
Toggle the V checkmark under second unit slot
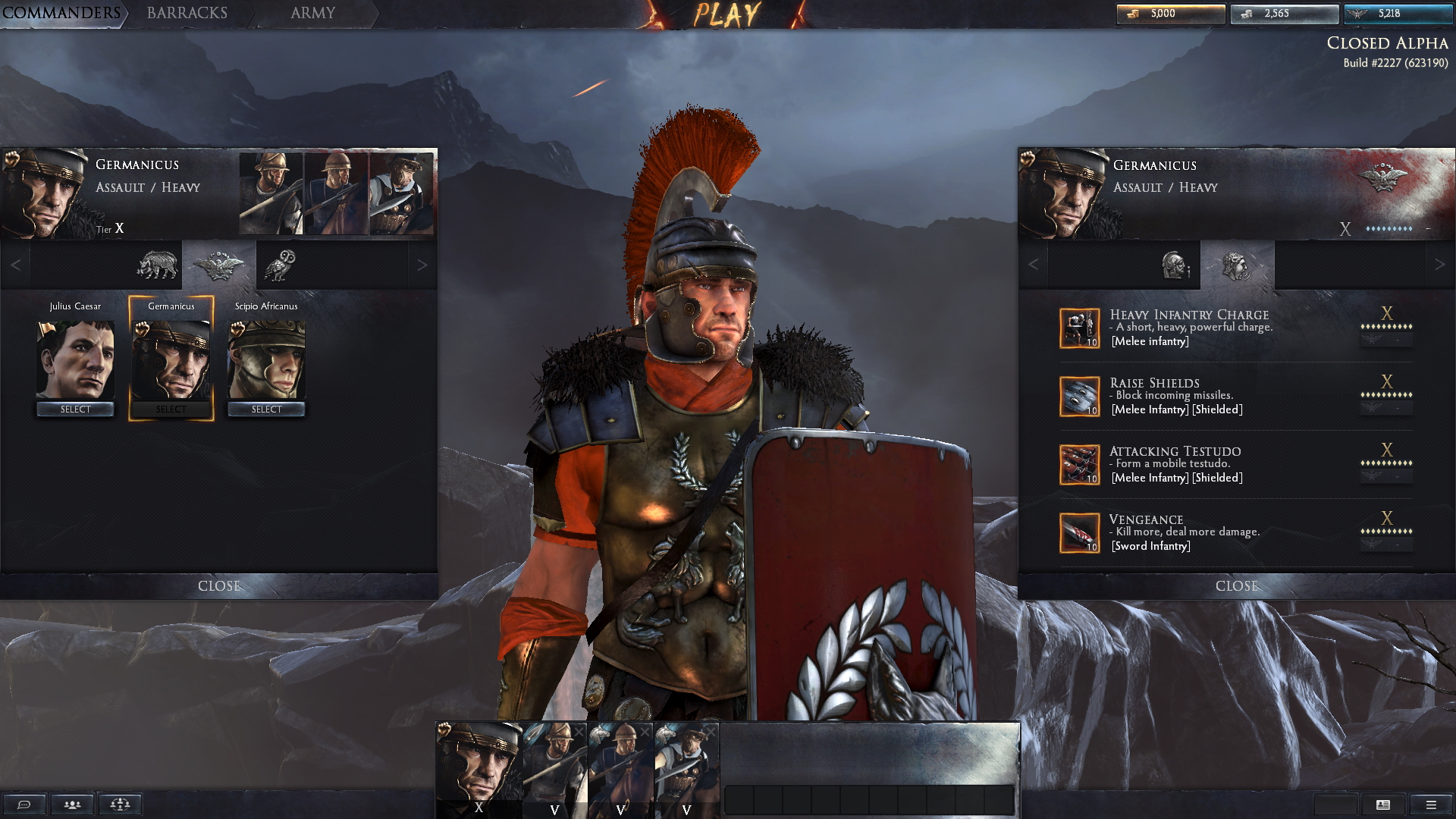tap(554, 810)
